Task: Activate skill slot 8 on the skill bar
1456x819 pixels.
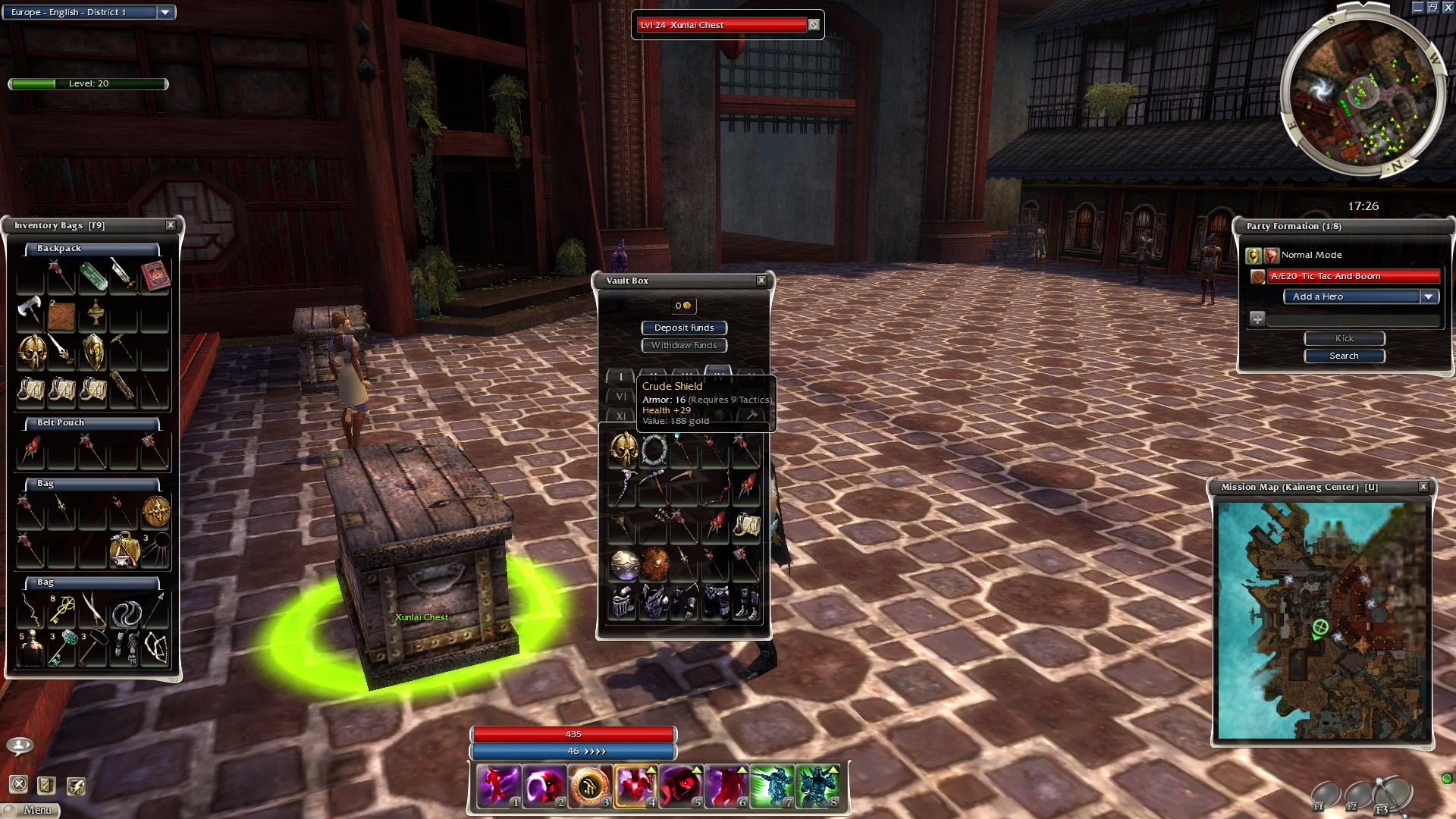Action: (x=817, y=786)
